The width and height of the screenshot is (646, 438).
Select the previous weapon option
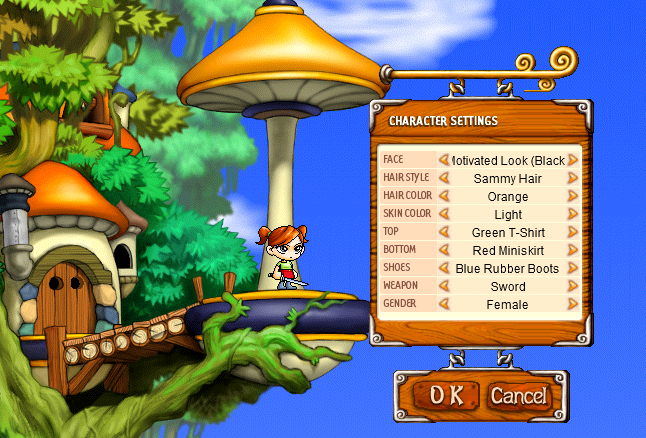(443, 286)
